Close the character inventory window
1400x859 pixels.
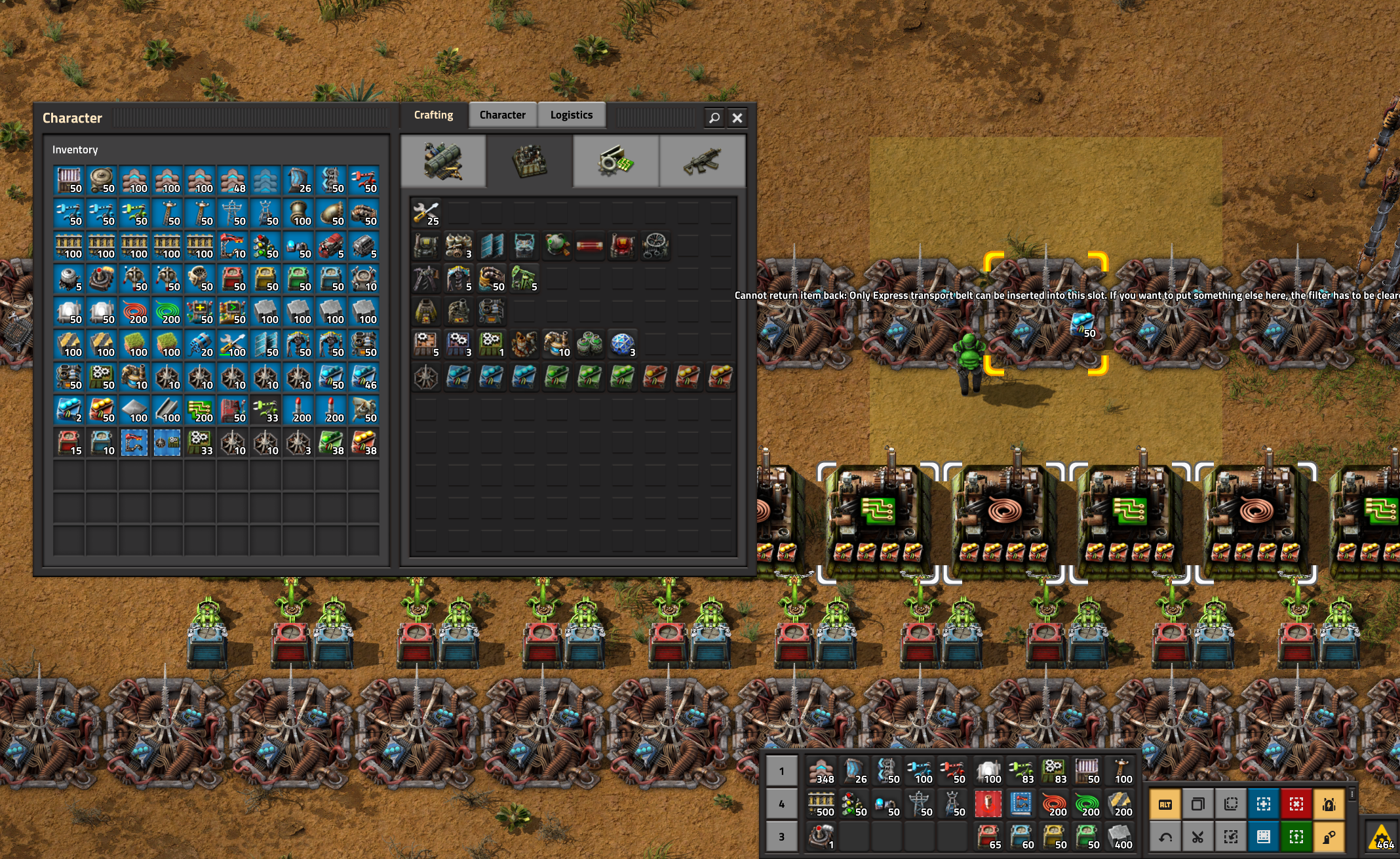pos(737,118)
